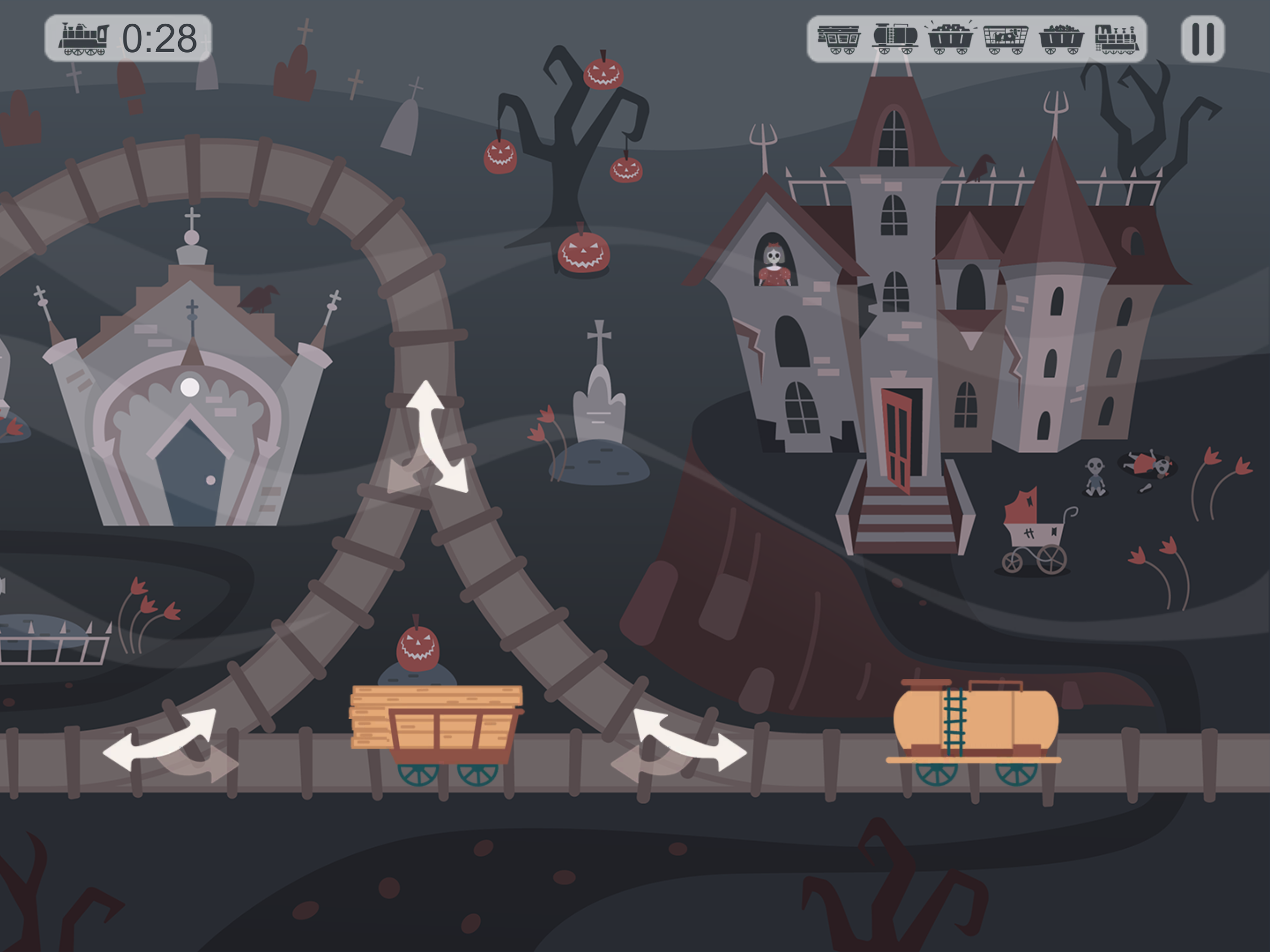Viewport: 1270px width, 952px height.
Task: Select the tank car icon in the wagon sequence bar
Action: pos(895,37)
